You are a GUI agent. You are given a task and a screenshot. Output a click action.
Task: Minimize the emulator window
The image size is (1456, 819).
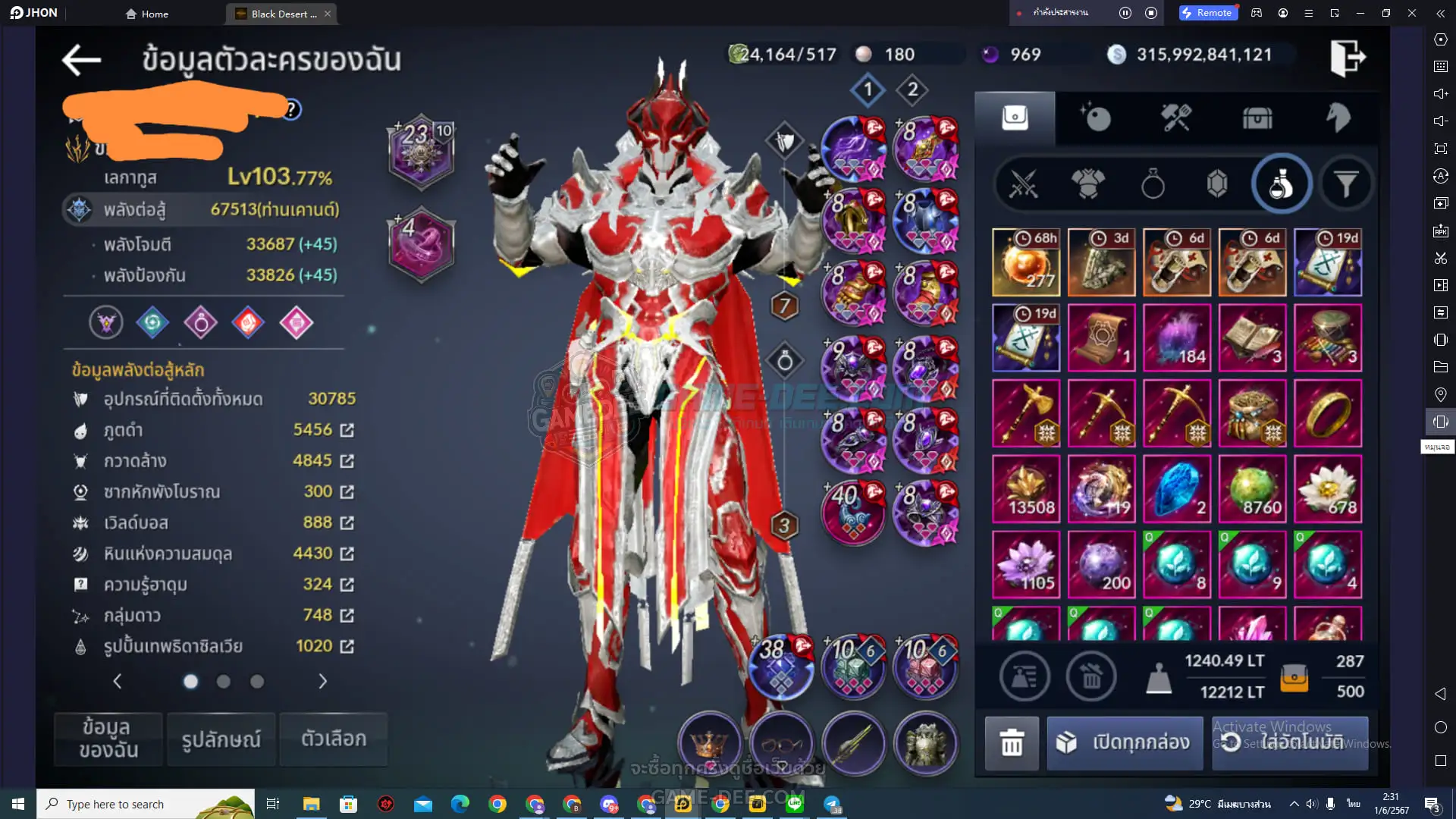(1360, 13)
